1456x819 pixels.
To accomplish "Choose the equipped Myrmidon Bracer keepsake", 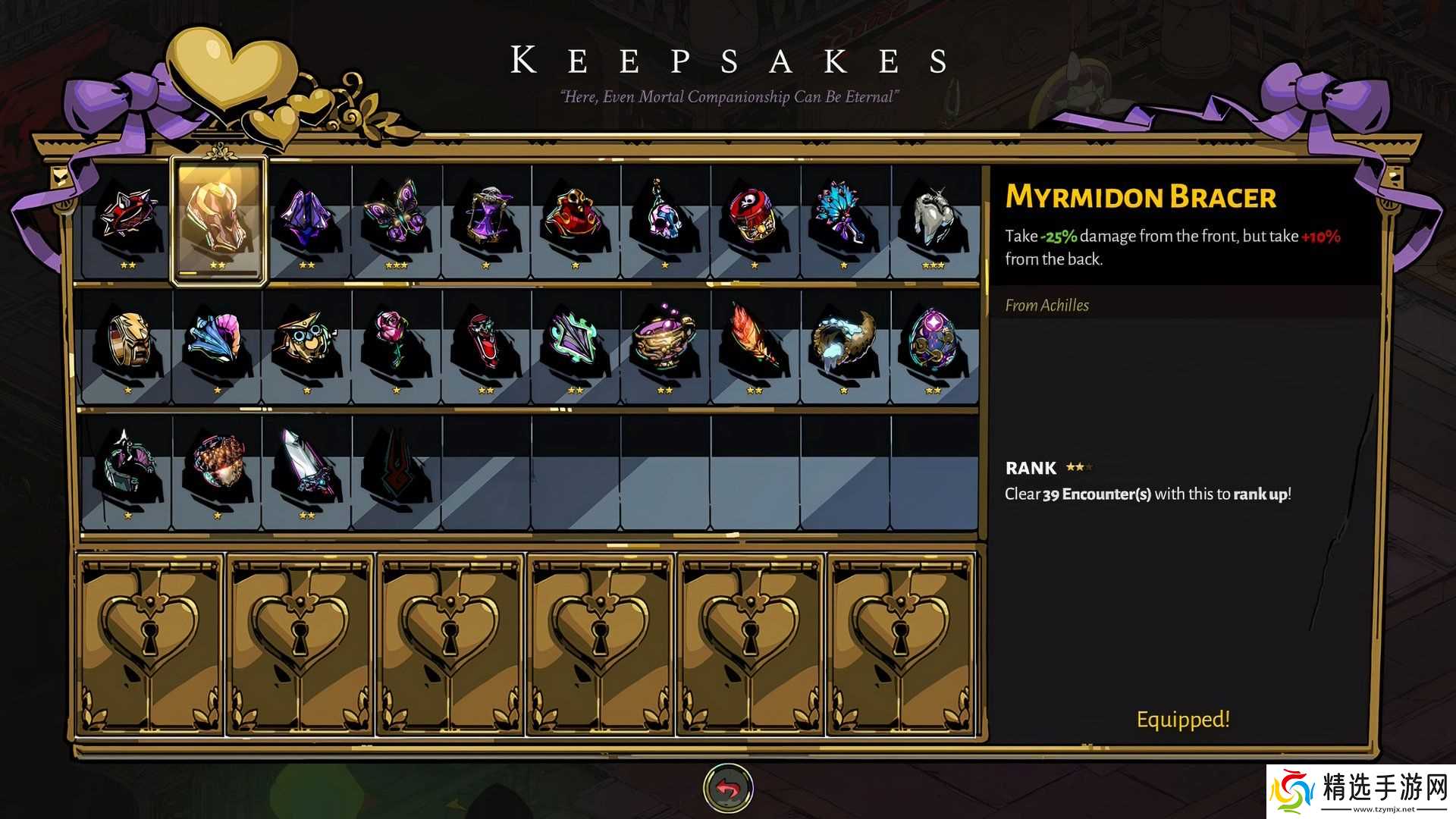I will click(218, 219).
